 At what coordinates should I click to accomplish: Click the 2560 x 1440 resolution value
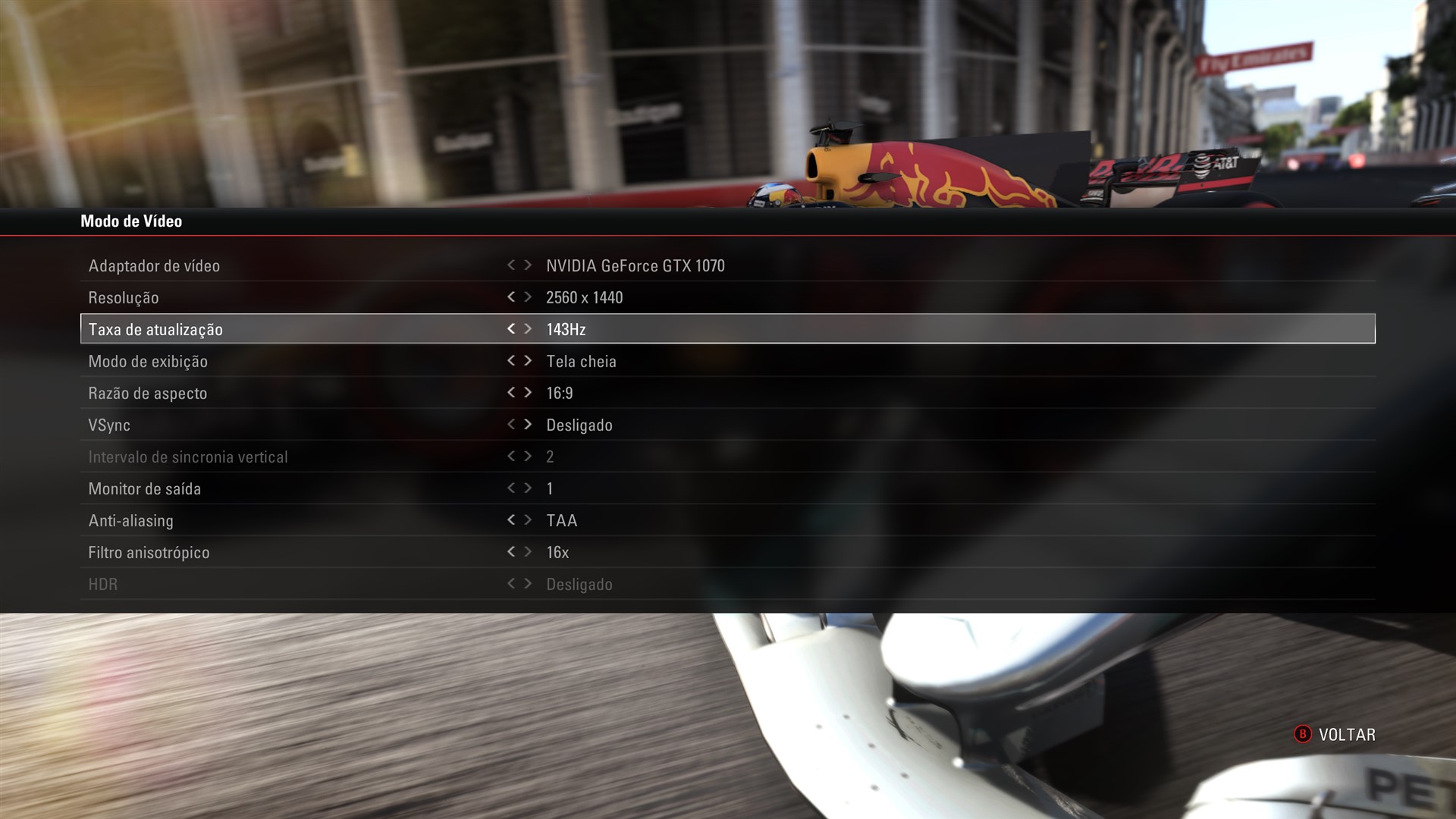(x=585, y=297)
